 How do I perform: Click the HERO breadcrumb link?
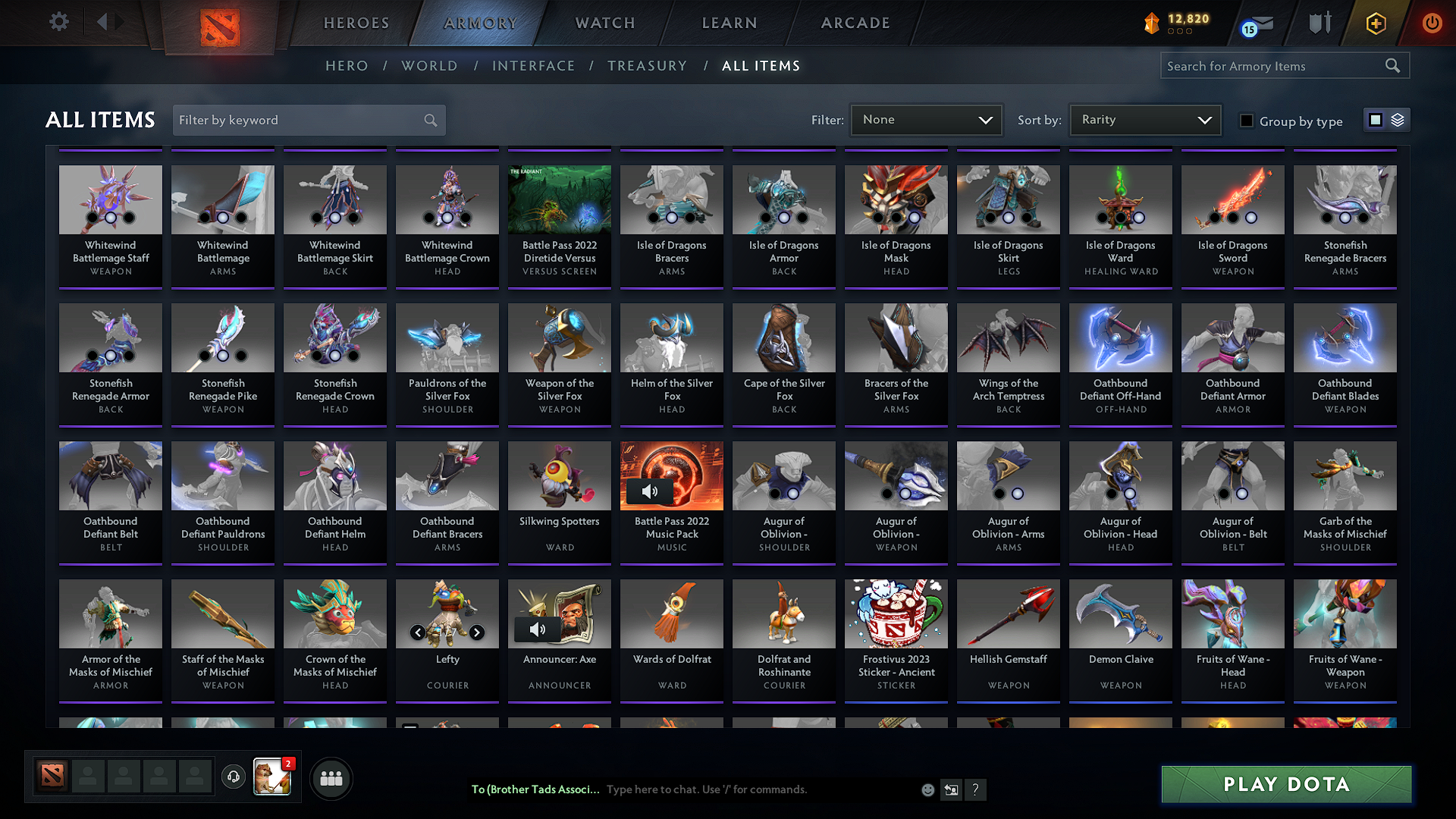[346, 66]
